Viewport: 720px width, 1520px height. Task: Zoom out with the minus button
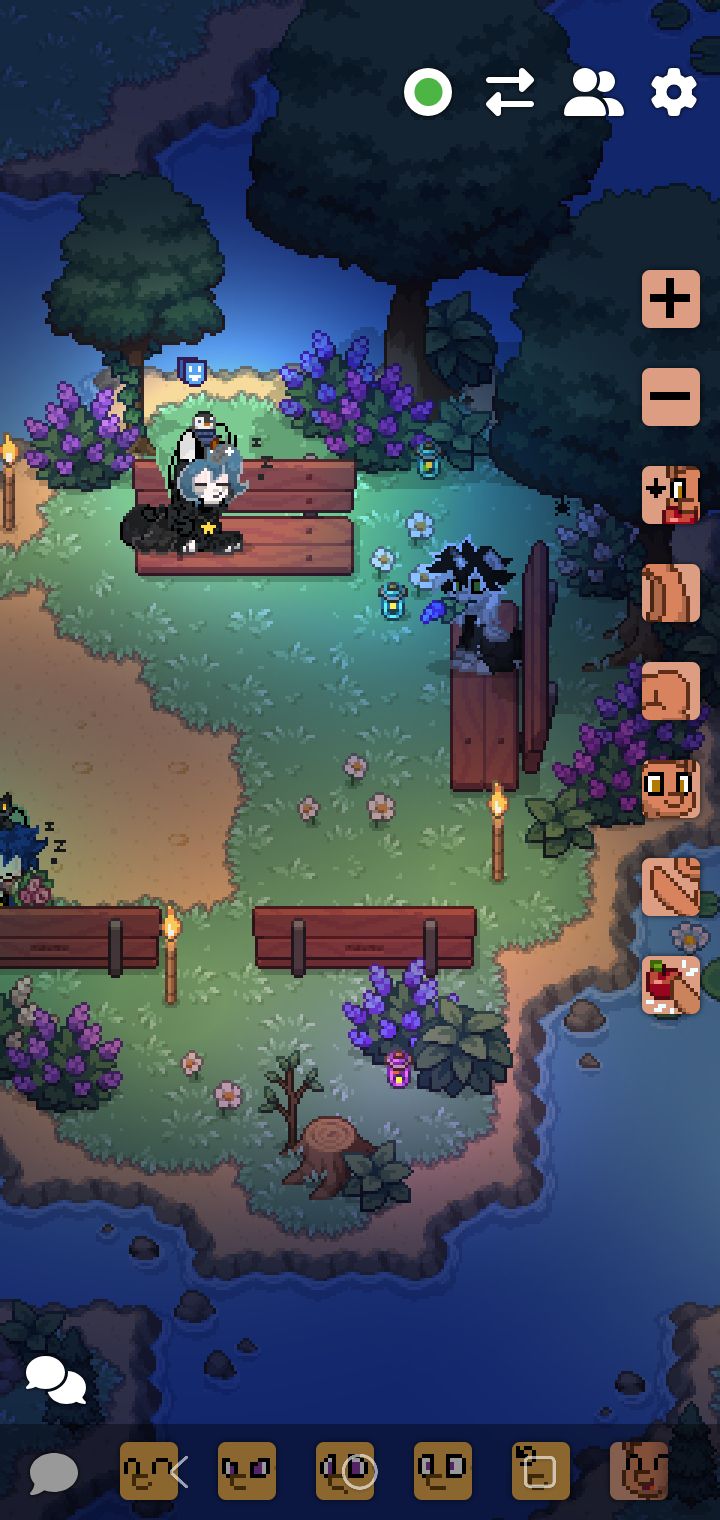tap(670, 396)
